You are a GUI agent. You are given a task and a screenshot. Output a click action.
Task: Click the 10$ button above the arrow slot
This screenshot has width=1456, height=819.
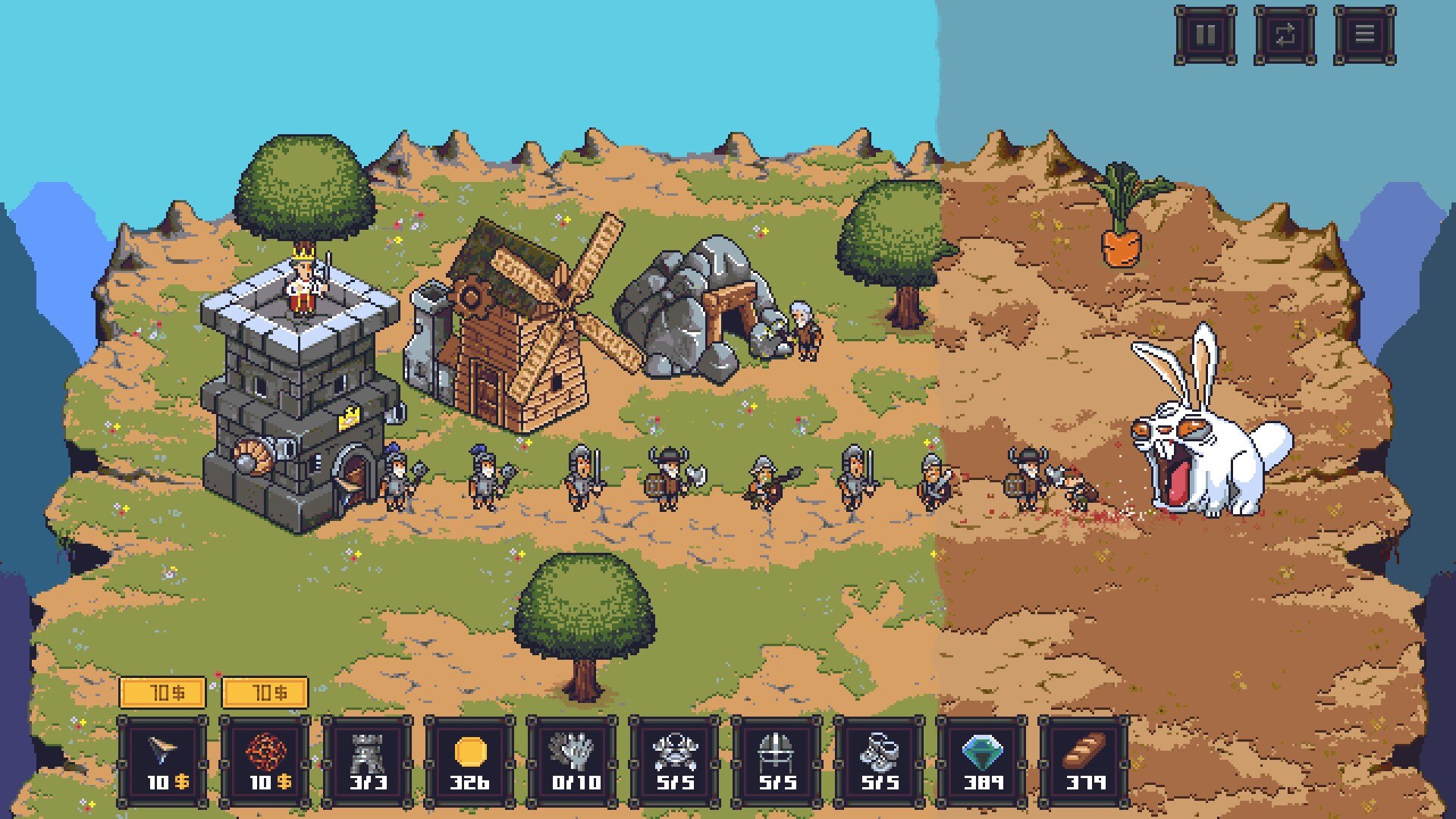[x=162, y=692]
